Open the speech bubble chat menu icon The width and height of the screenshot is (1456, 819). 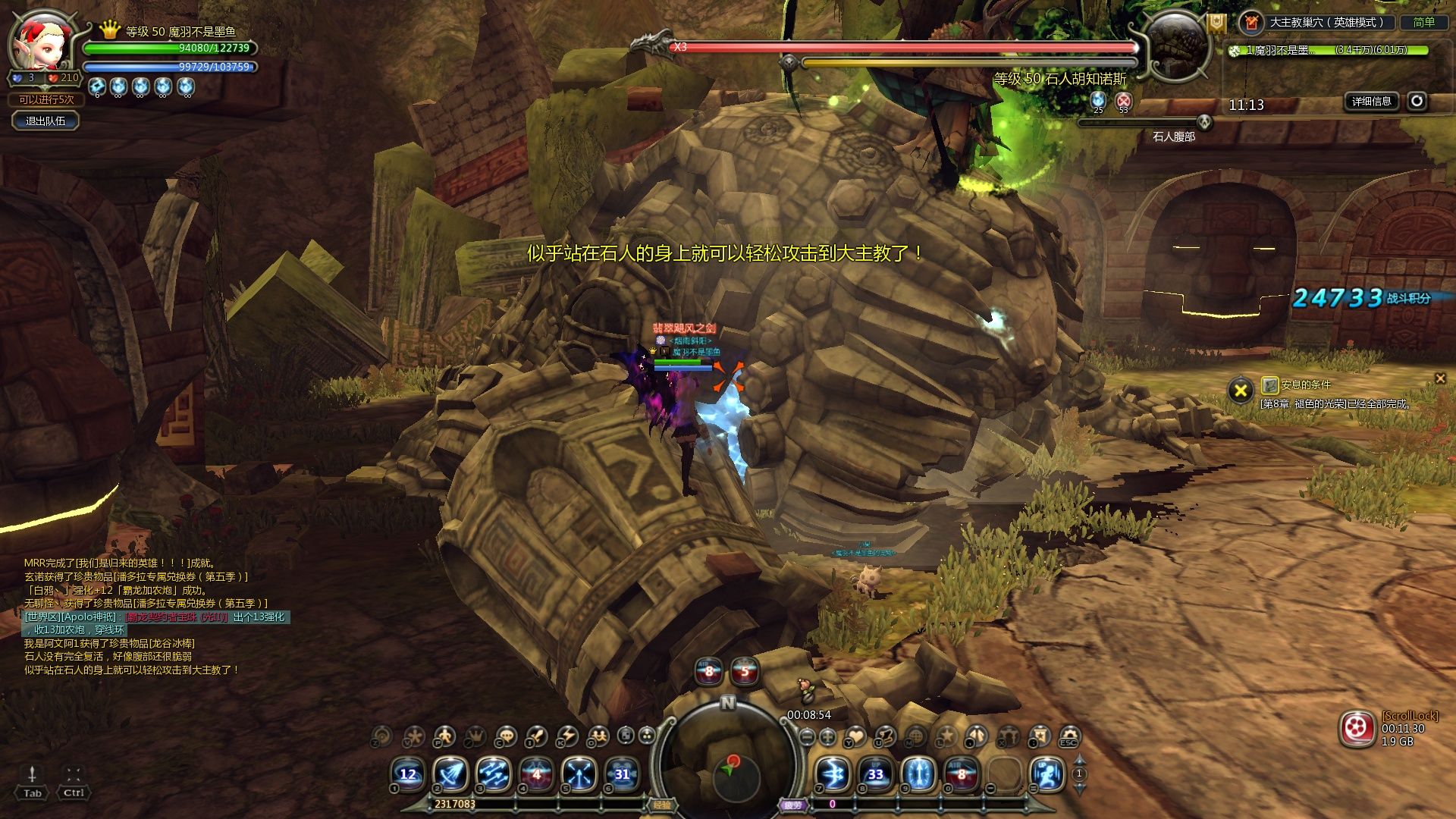click(x=505, y=736)
